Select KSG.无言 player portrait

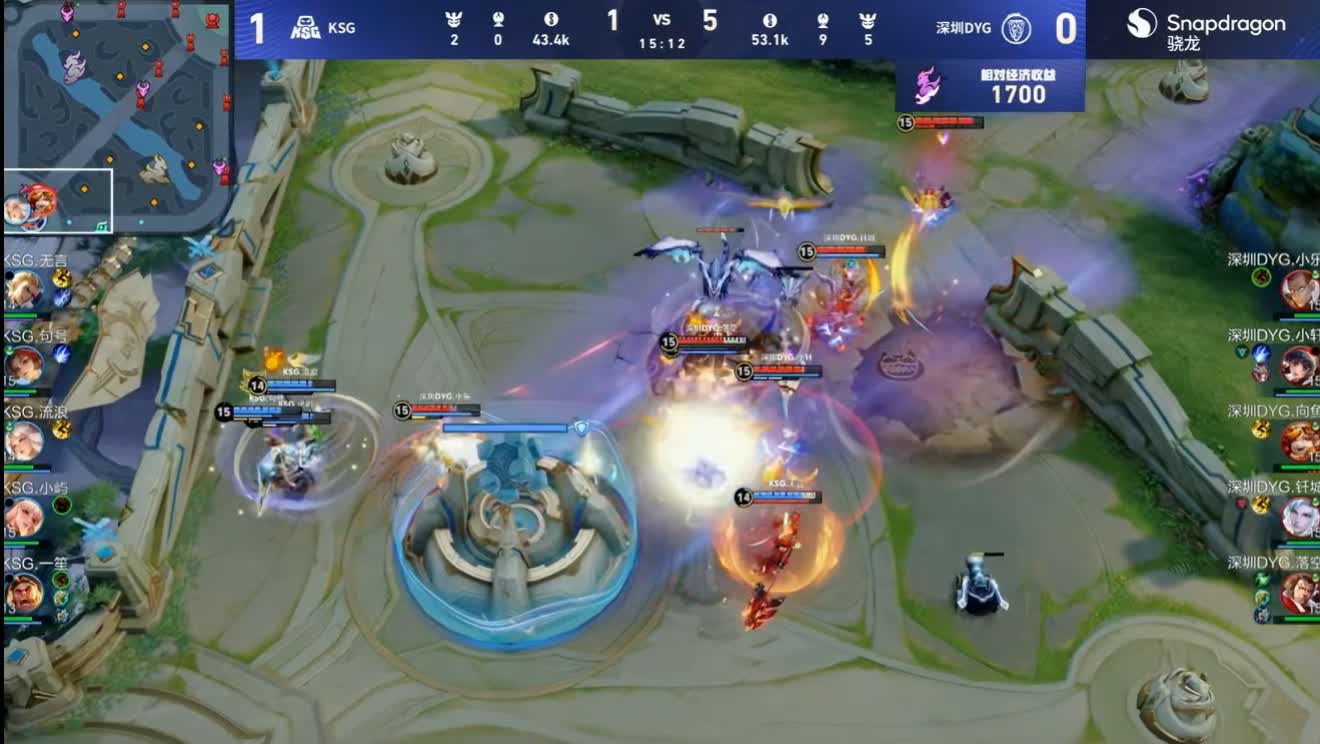click(24, 291)
